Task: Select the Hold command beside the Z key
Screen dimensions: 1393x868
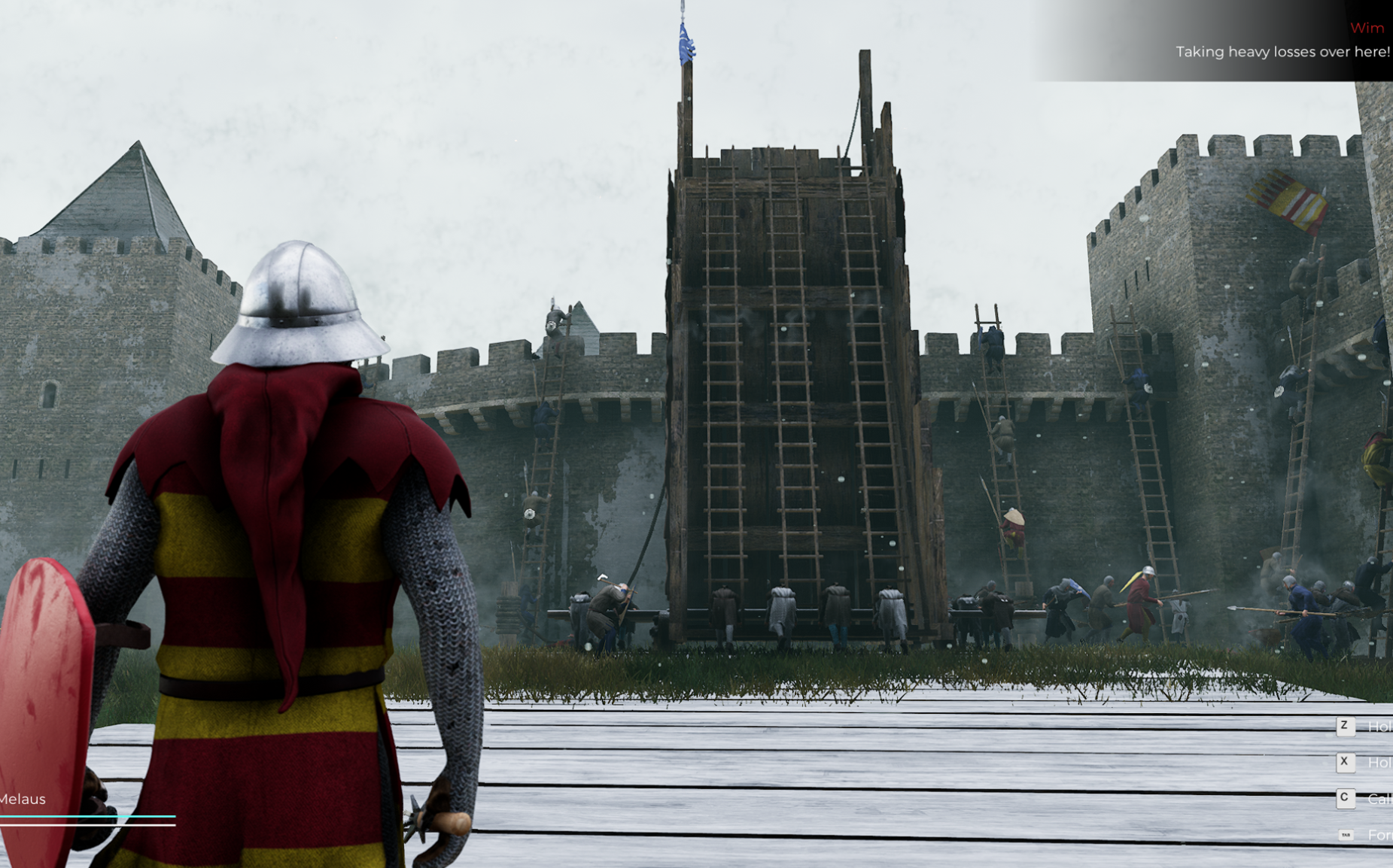Action: [x=1379, y=726]
